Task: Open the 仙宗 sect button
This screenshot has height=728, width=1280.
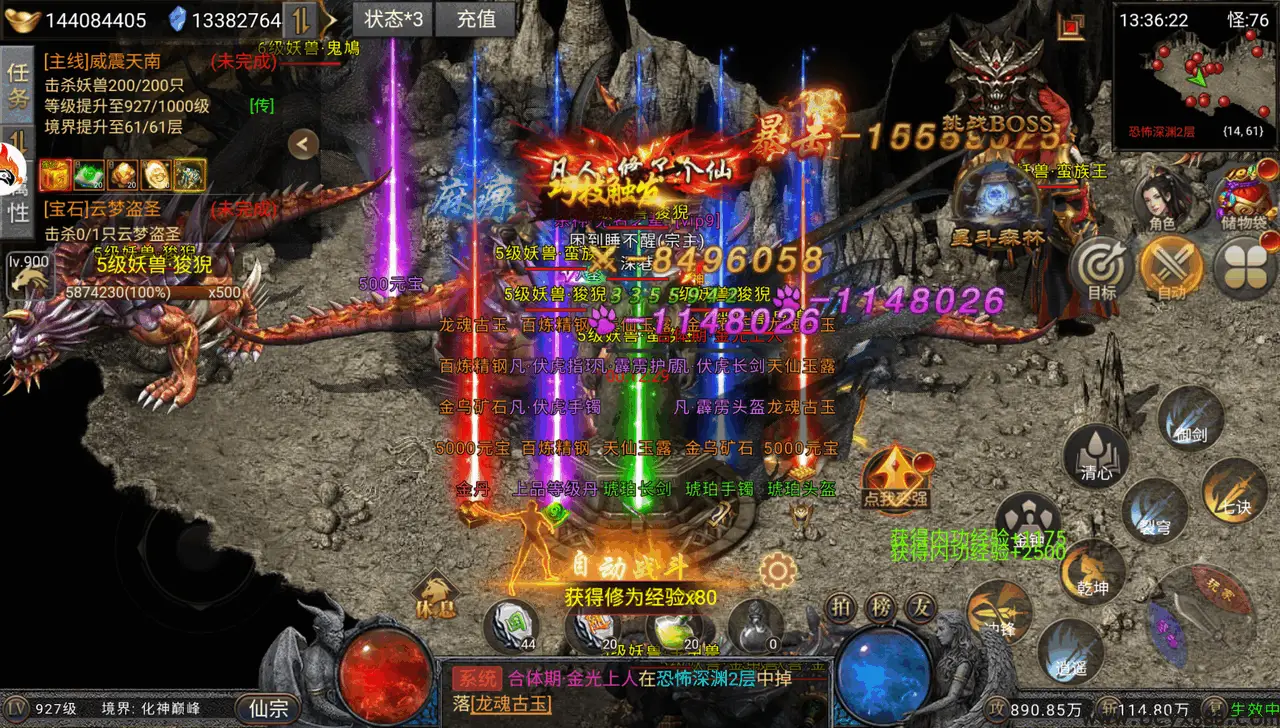Action: pyautogui.click(x=269, y=709)
